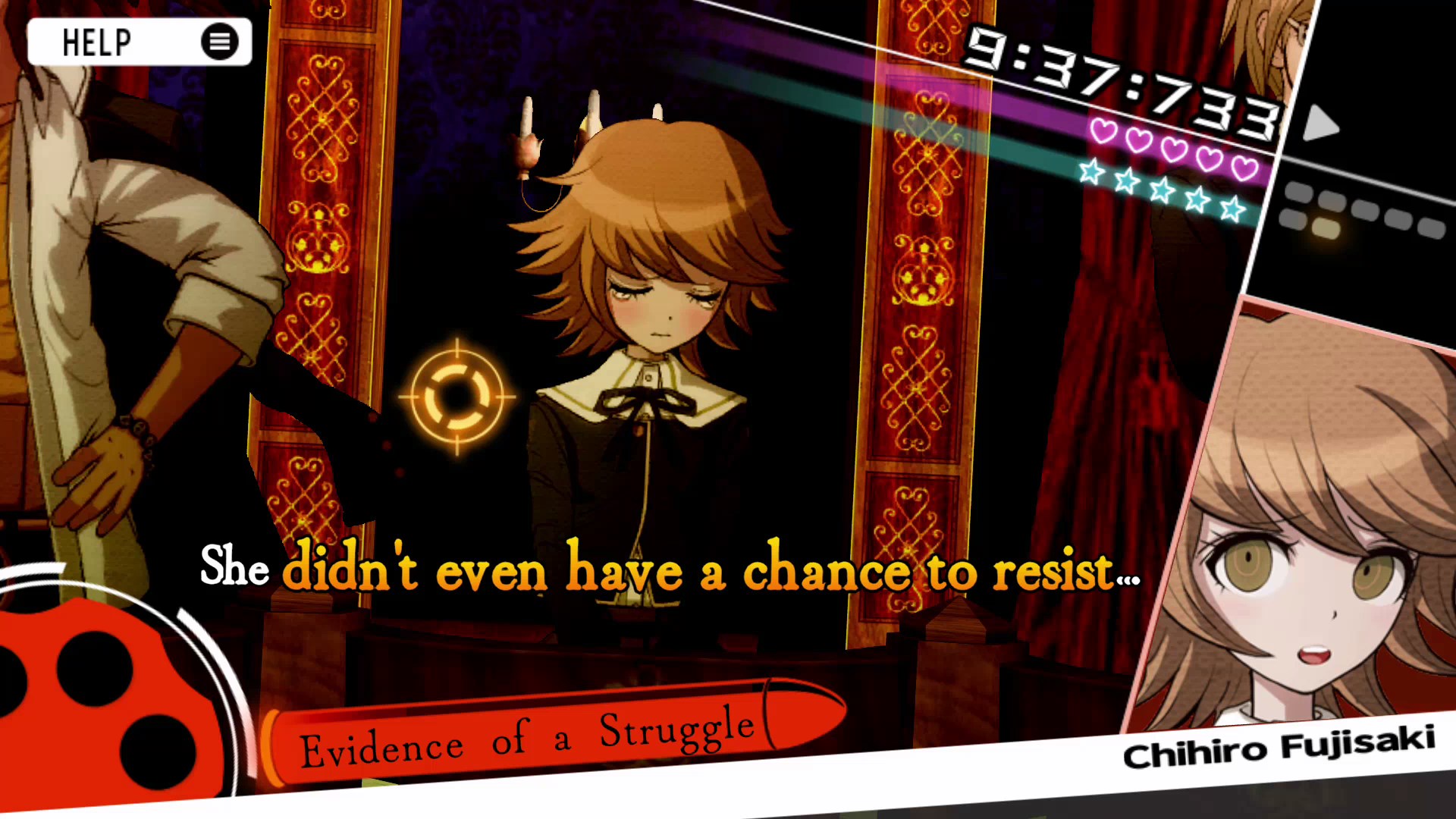Open the hamburger menu beside HELP
The image size is (1456, 819).
pyautogui.click(x=219, y=41)
